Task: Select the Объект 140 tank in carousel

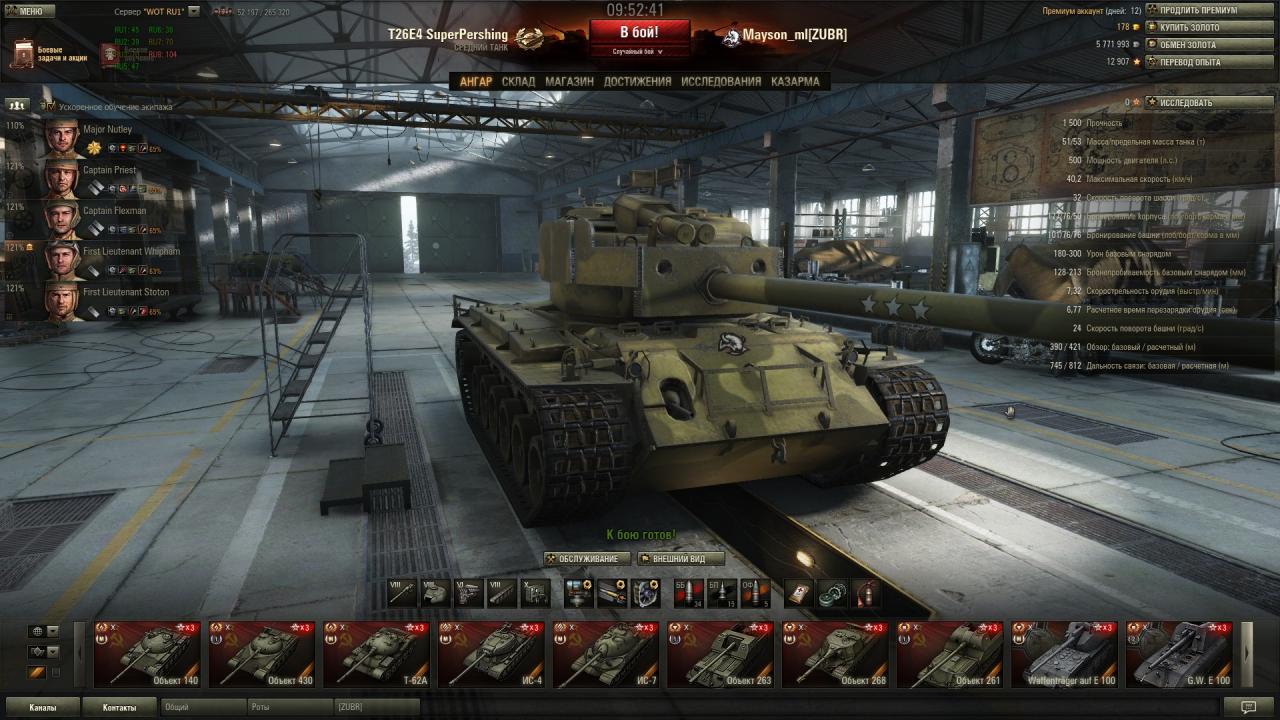Action: (147, 655)
